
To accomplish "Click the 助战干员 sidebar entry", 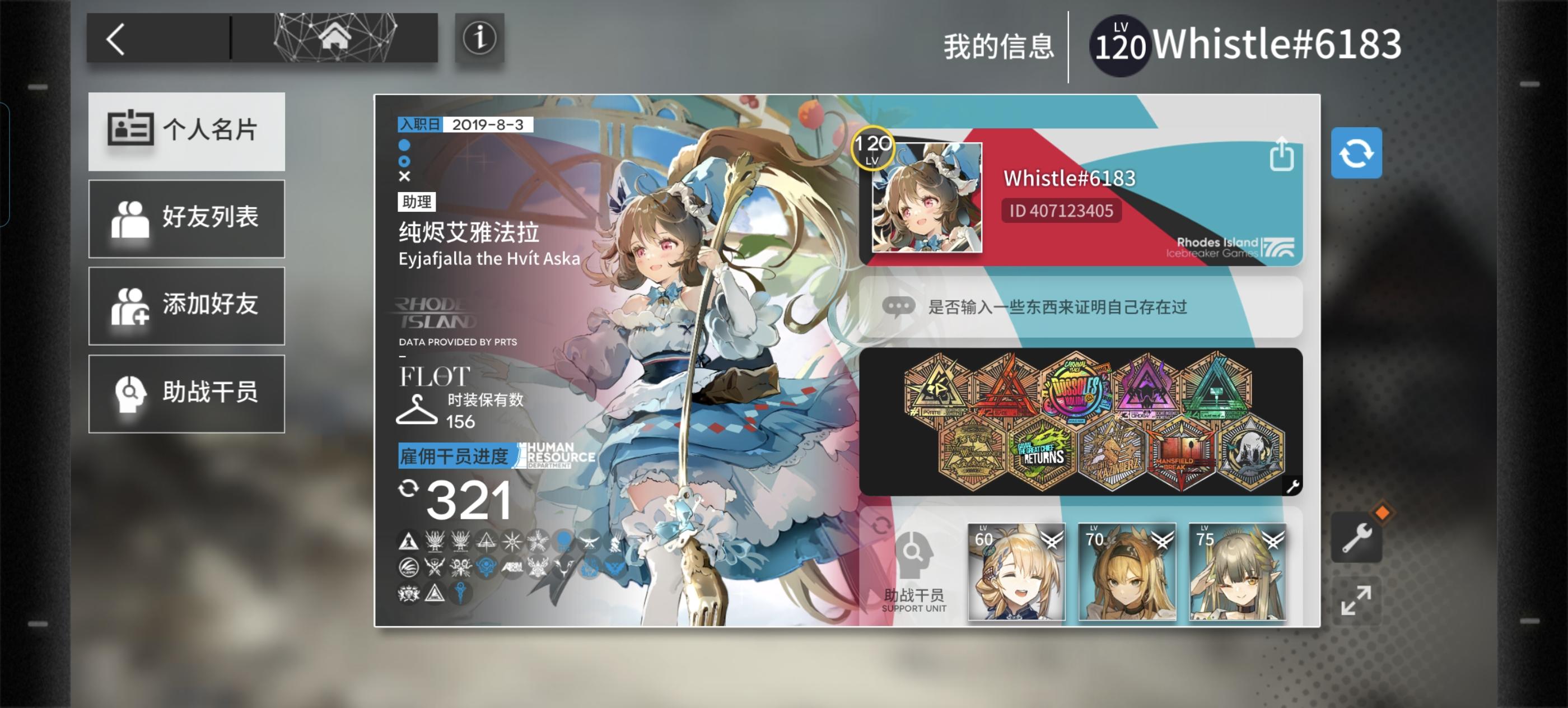I will 186,394.
